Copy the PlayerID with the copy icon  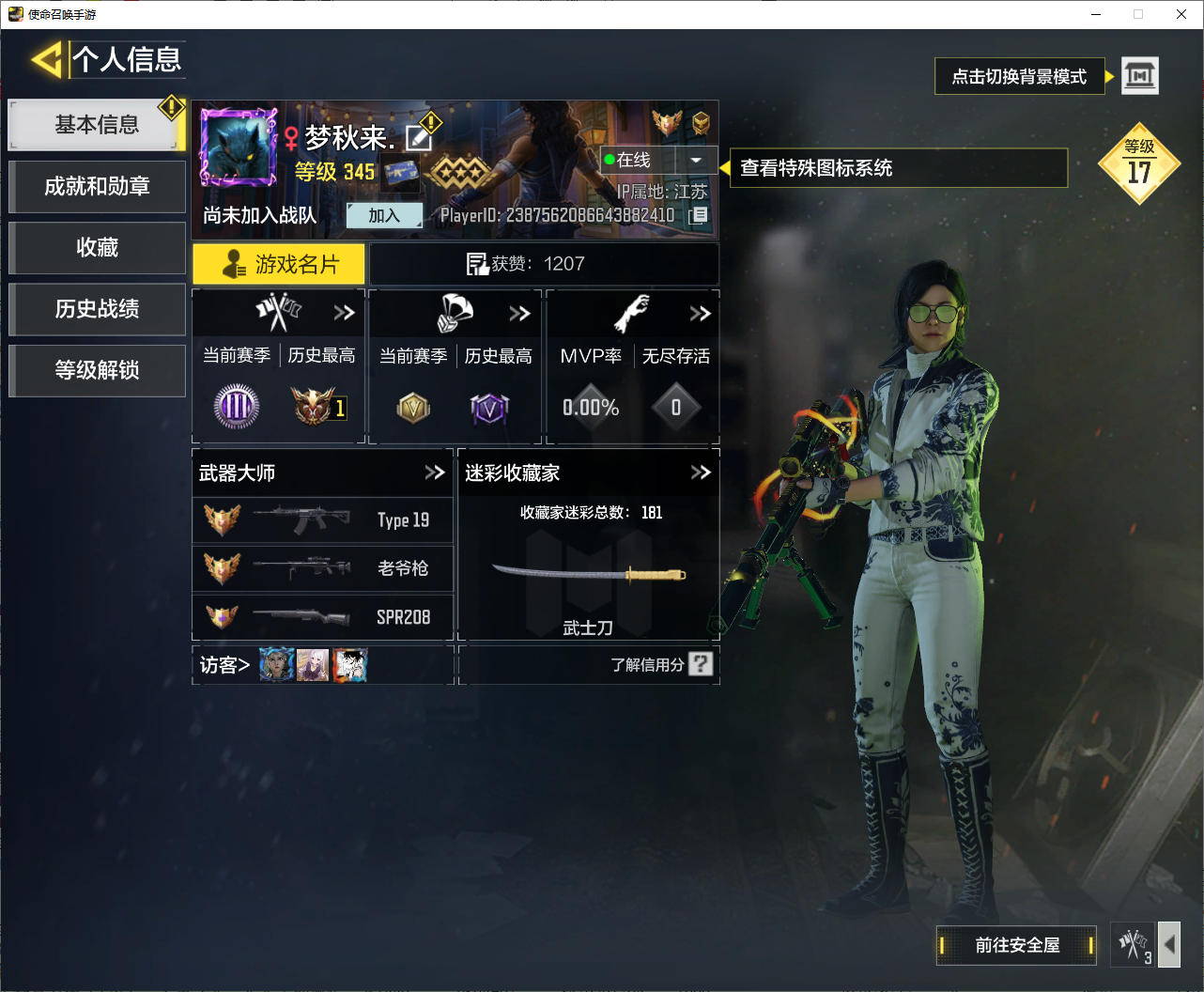[x=698, y=216]
